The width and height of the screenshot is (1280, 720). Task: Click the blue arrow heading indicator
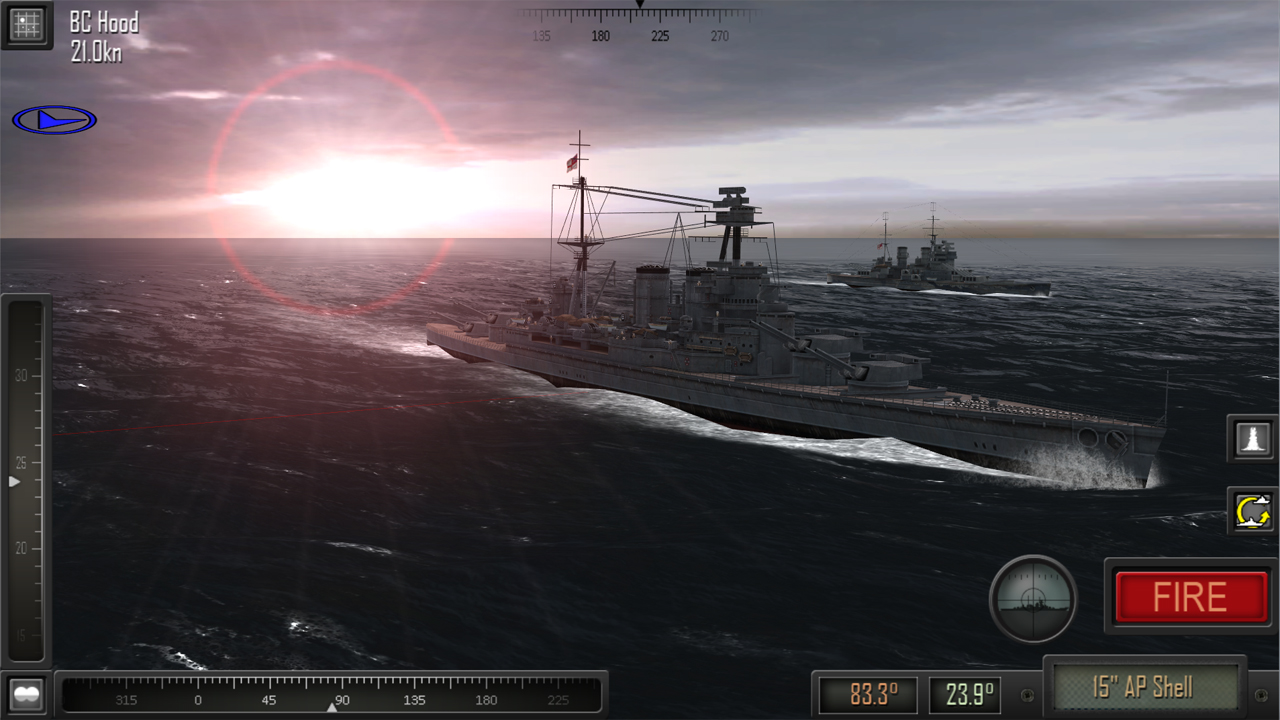tap(55, 118)
